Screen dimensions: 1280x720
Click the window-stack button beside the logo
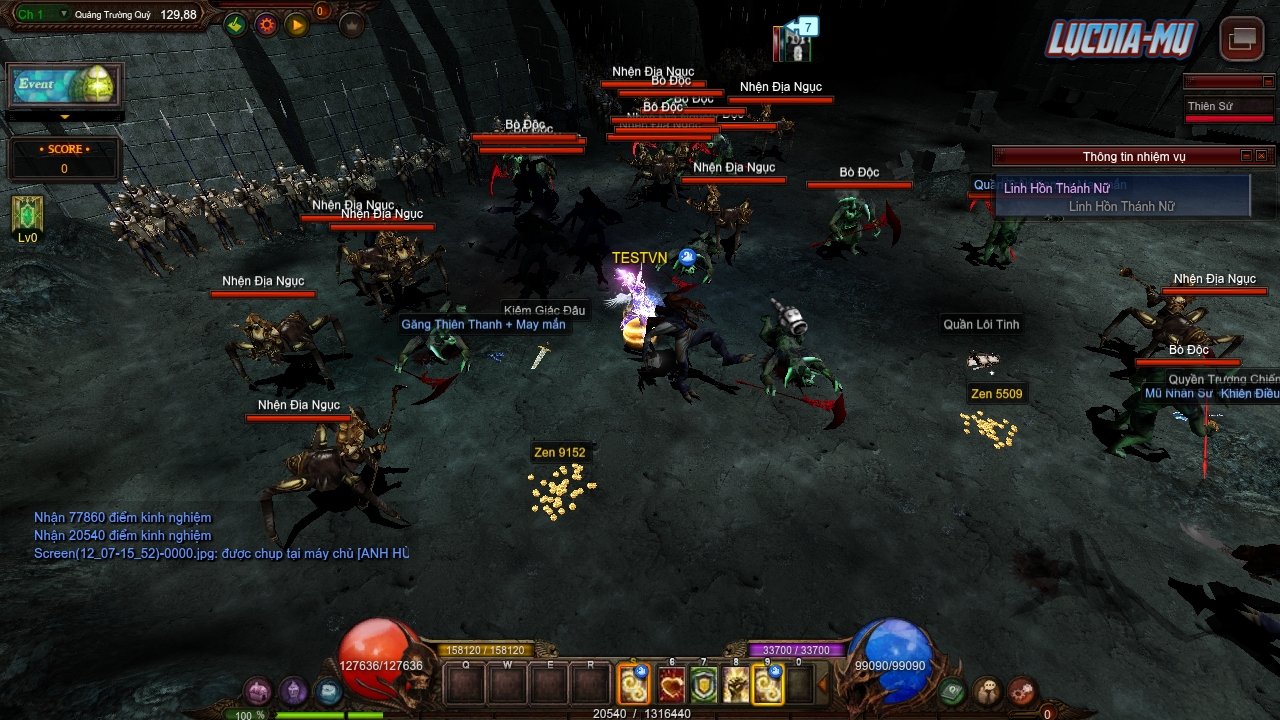[x=1242, y=39]
